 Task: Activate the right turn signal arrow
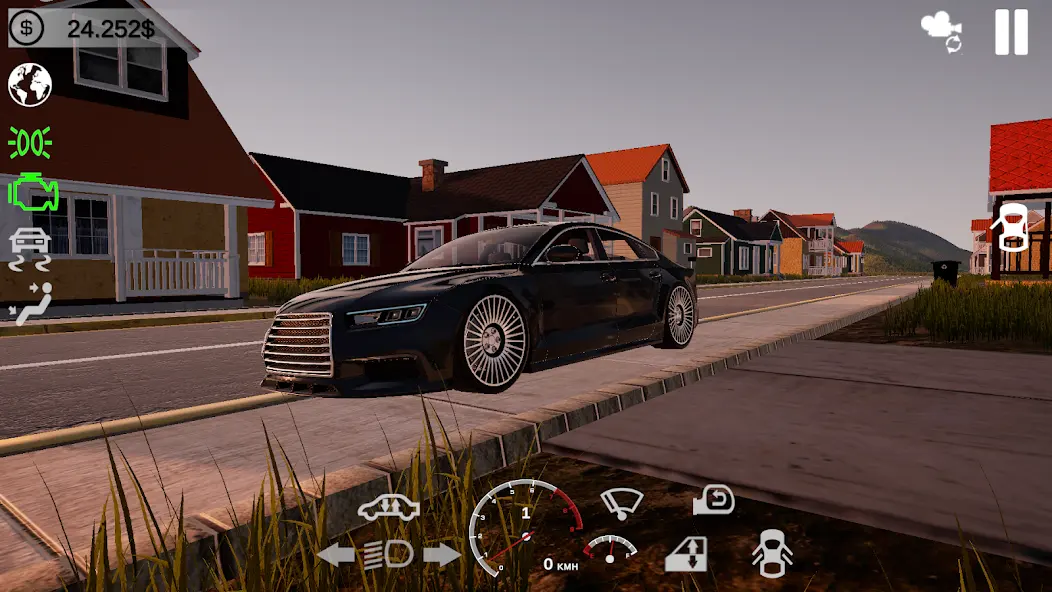click(441, 554)
